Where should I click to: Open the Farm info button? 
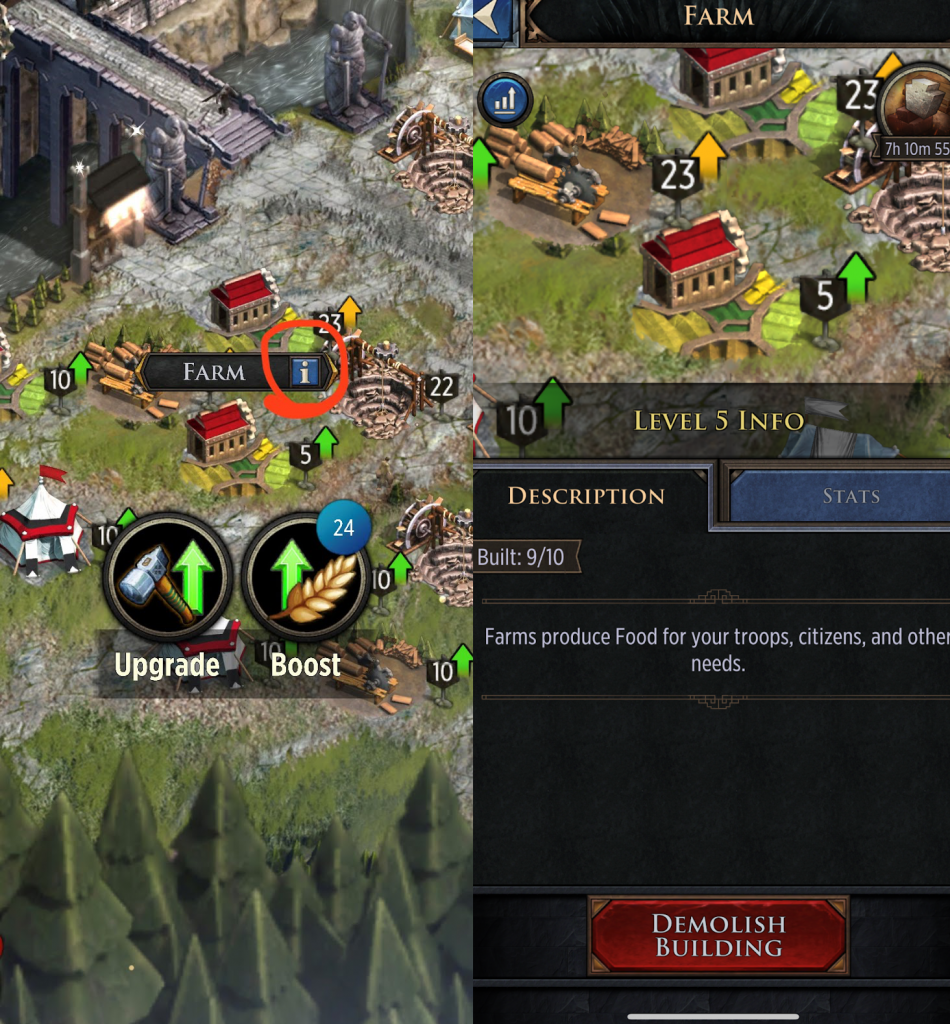pos(306,373)
